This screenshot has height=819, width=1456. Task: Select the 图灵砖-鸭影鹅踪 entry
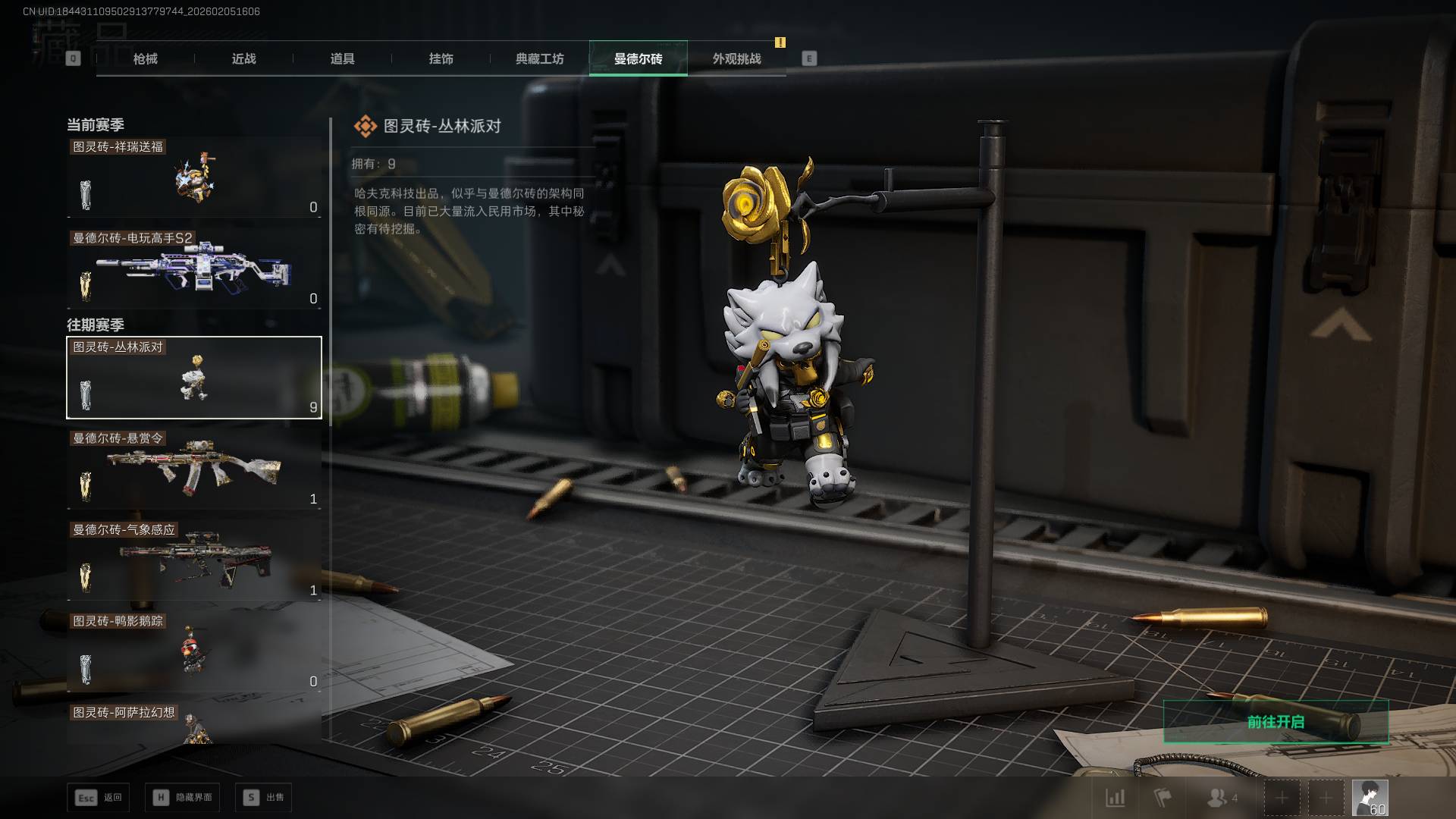194,652
